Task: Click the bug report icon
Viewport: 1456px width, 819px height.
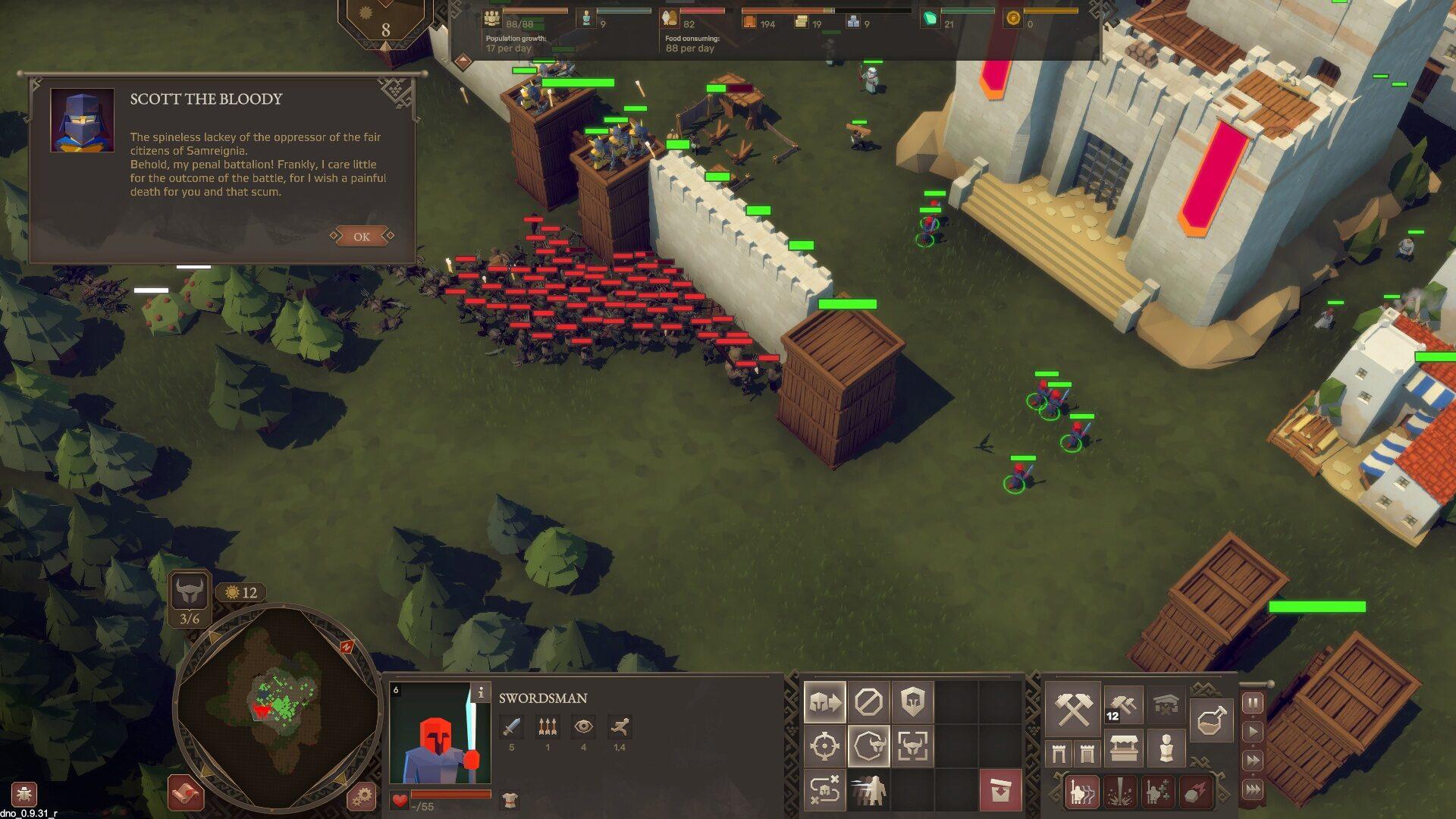Action: [x=24, y=795]
